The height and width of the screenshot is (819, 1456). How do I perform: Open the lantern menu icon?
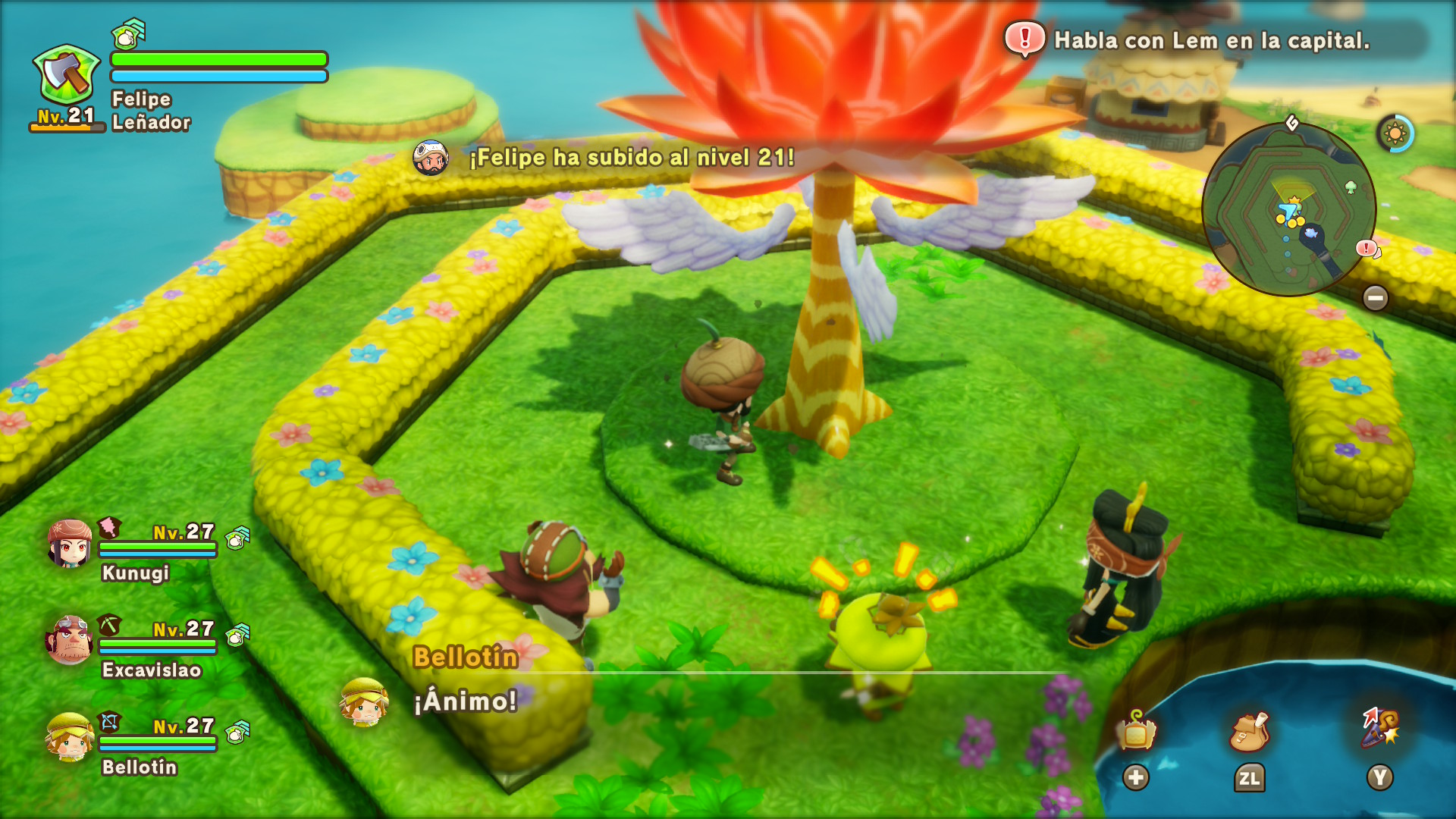pos(1135,732)
